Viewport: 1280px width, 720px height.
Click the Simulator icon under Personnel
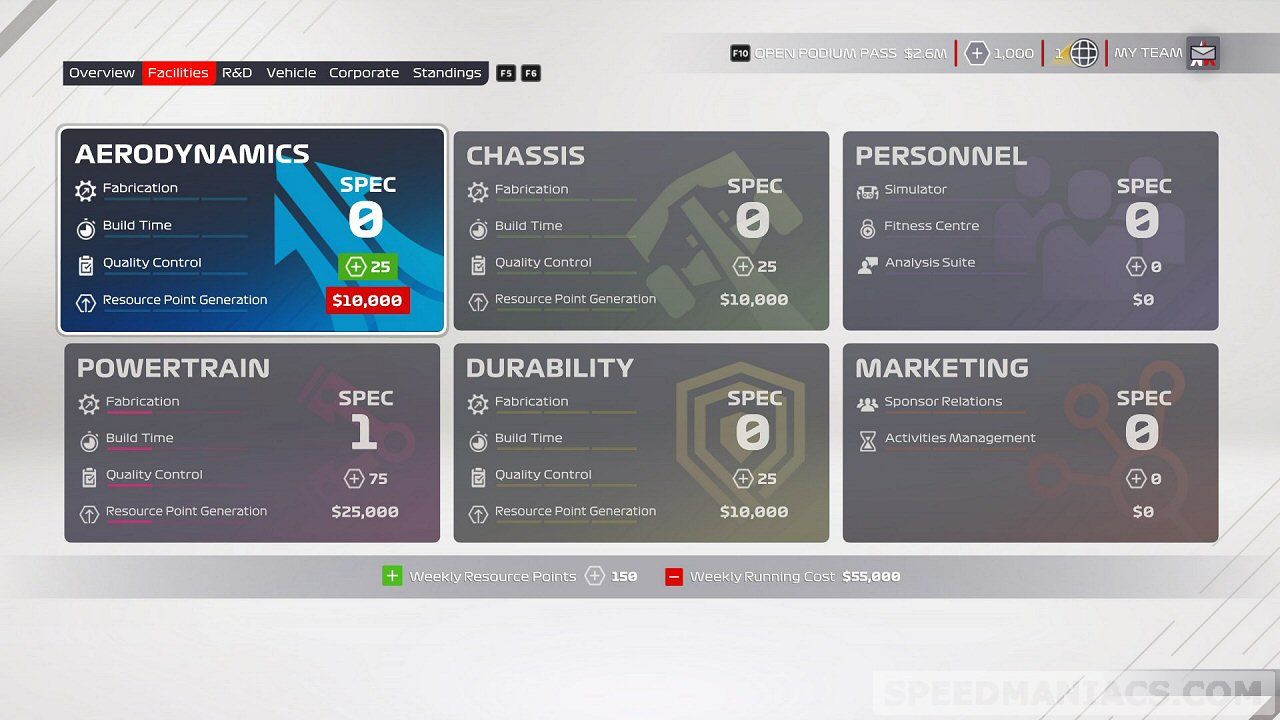point(866,189)
